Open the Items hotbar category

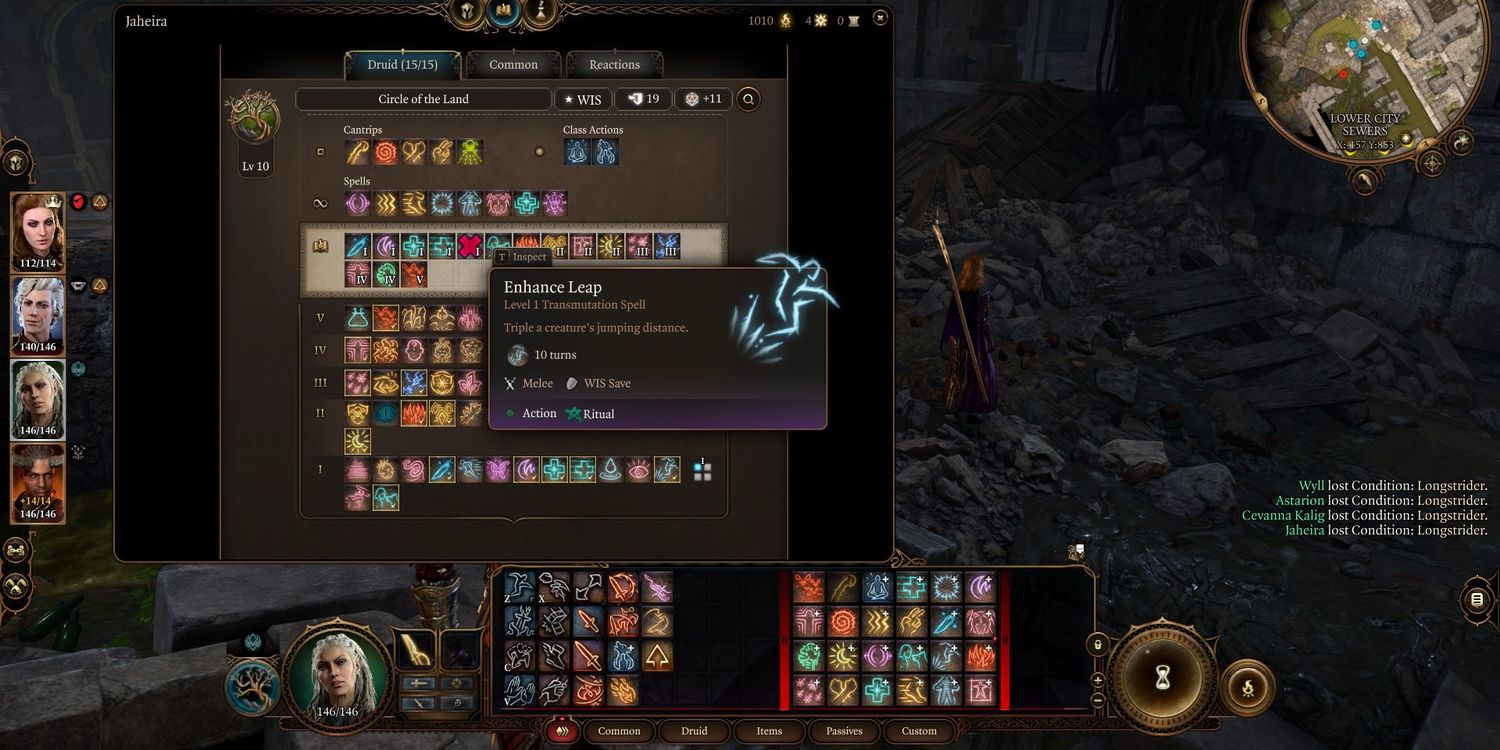tap(769, 731)
